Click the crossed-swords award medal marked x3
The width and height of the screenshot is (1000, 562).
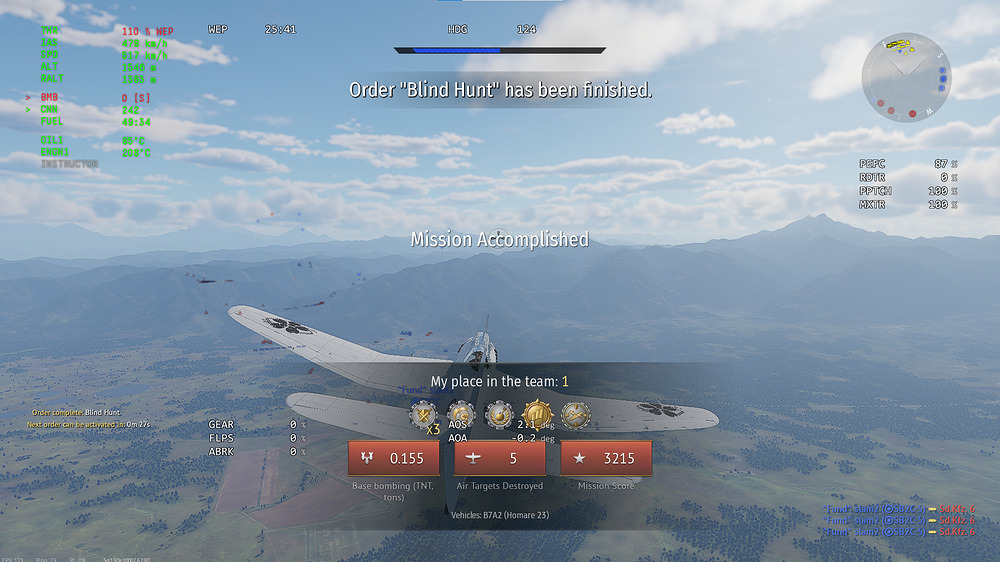point(423,415)
